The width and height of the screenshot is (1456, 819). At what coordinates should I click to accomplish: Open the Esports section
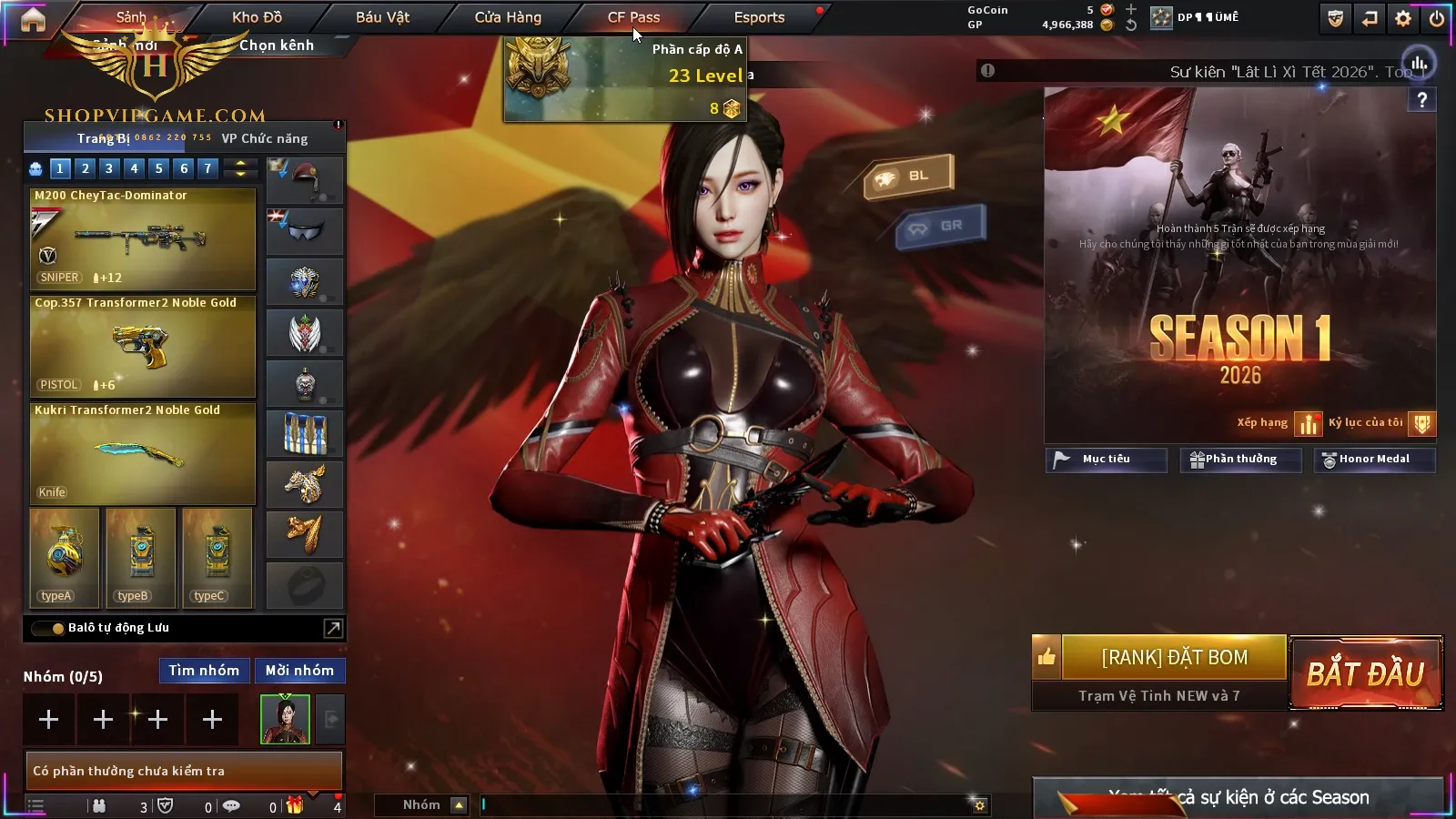coord(759,17)
